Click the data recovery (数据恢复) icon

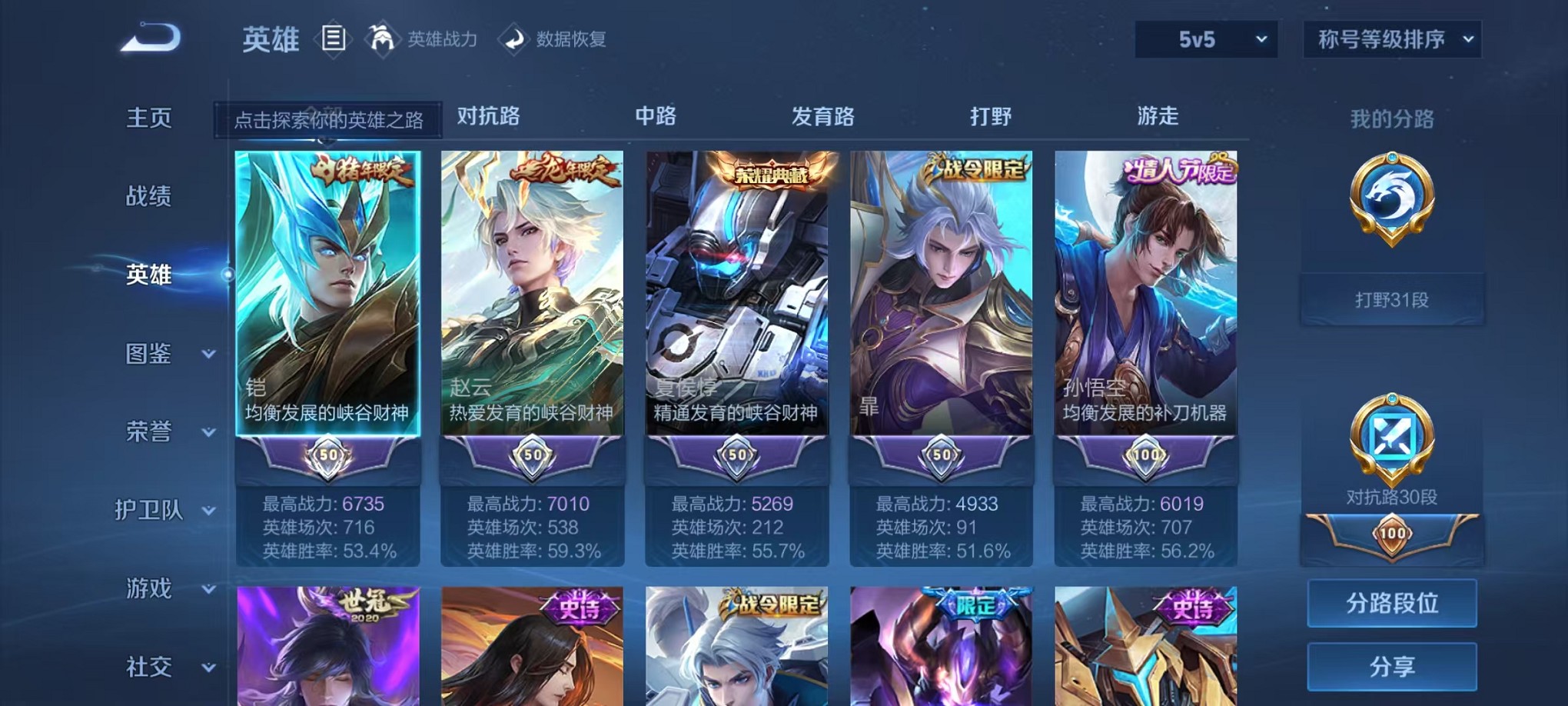click(x=513, y=38)
